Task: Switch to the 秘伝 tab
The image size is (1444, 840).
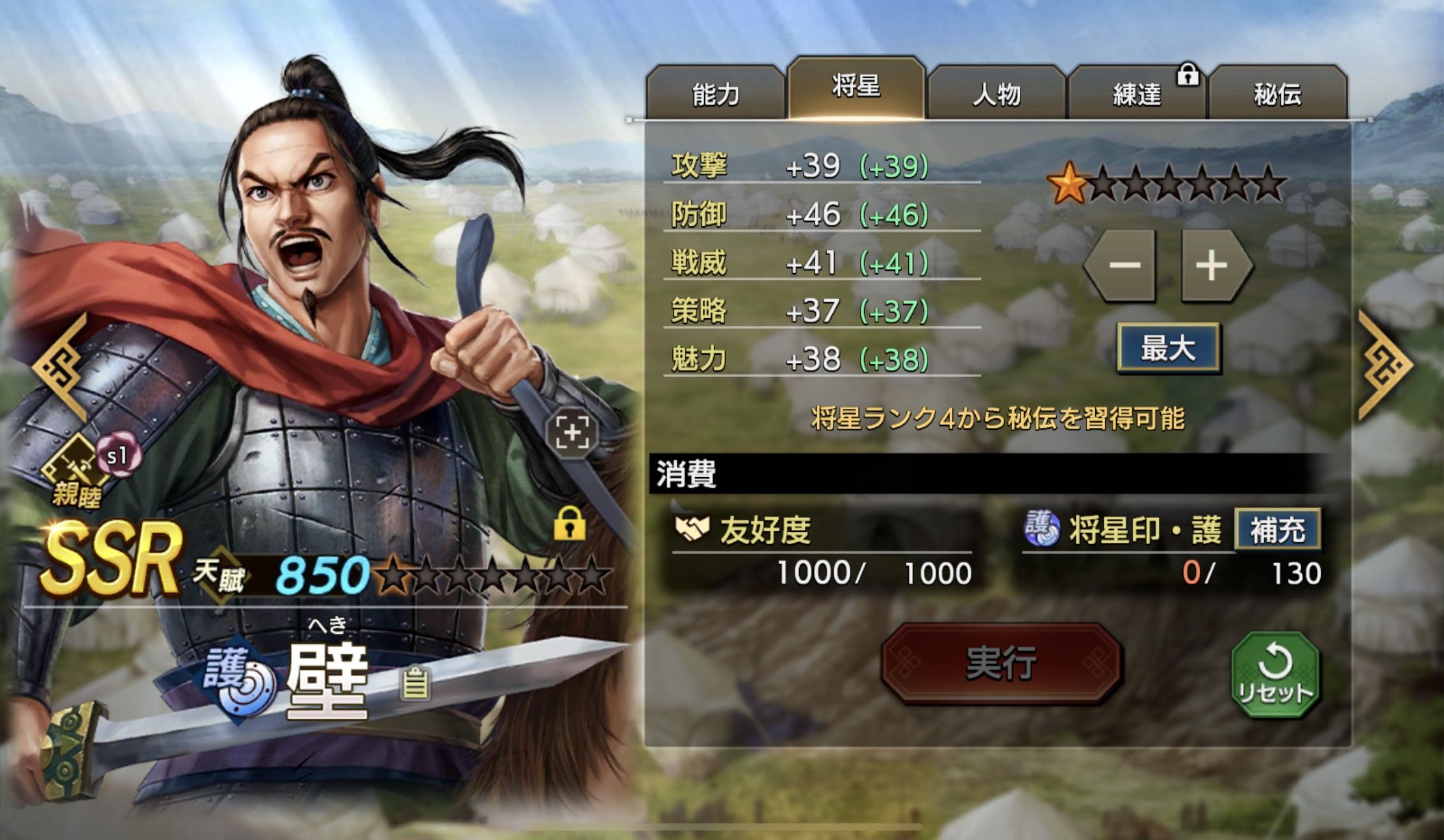Action: [1278, 94]
